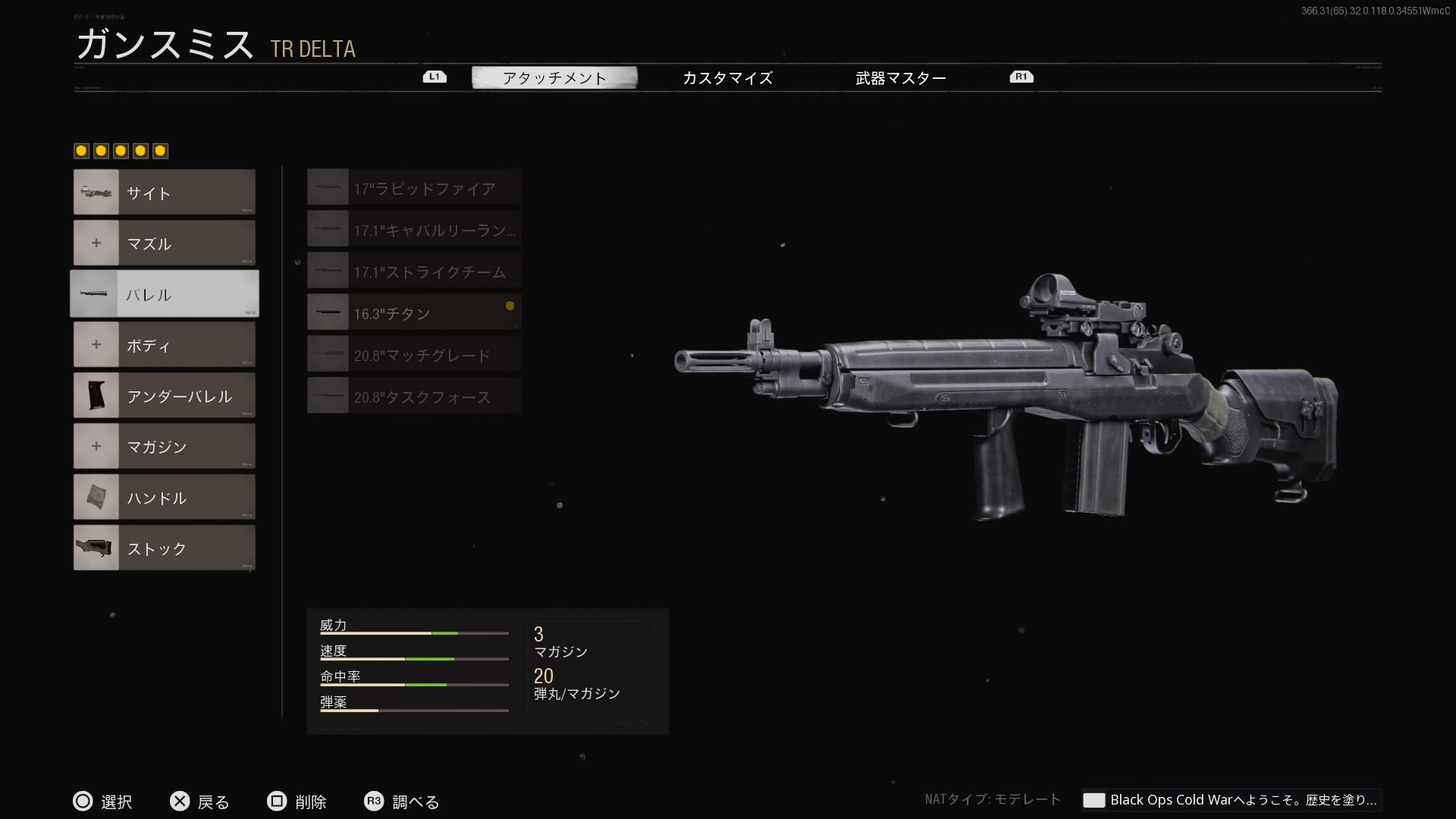Open the マガジン attachment slot
The width and height of the screenshot is (1456, 819).
[x=165, y=447]
